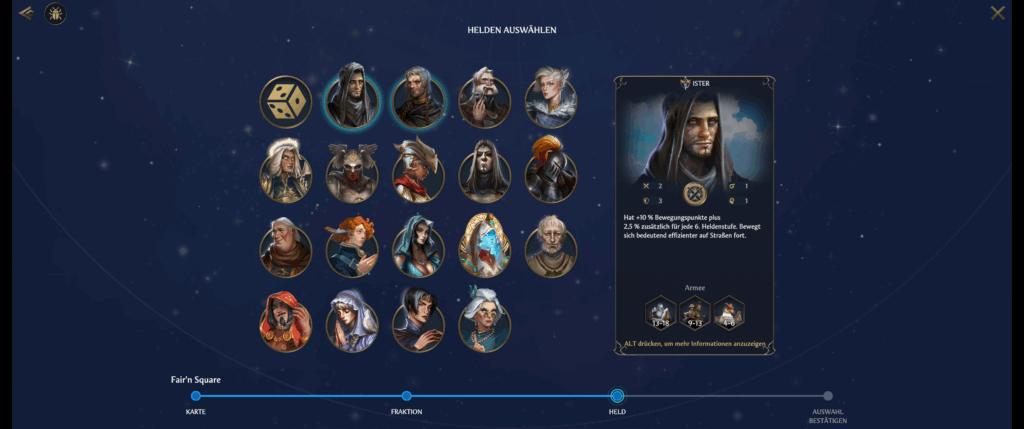Select the hooded hero Ister portrait in the grid
This screenshot has height=429, width=1024.
click(x=352, y=101)
